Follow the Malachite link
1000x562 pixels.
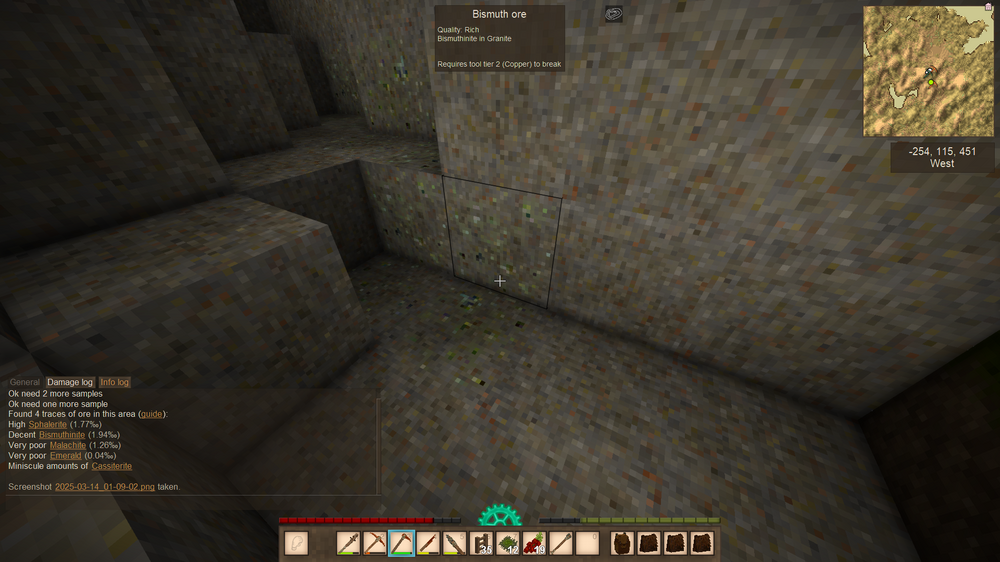tap(67, 445)
